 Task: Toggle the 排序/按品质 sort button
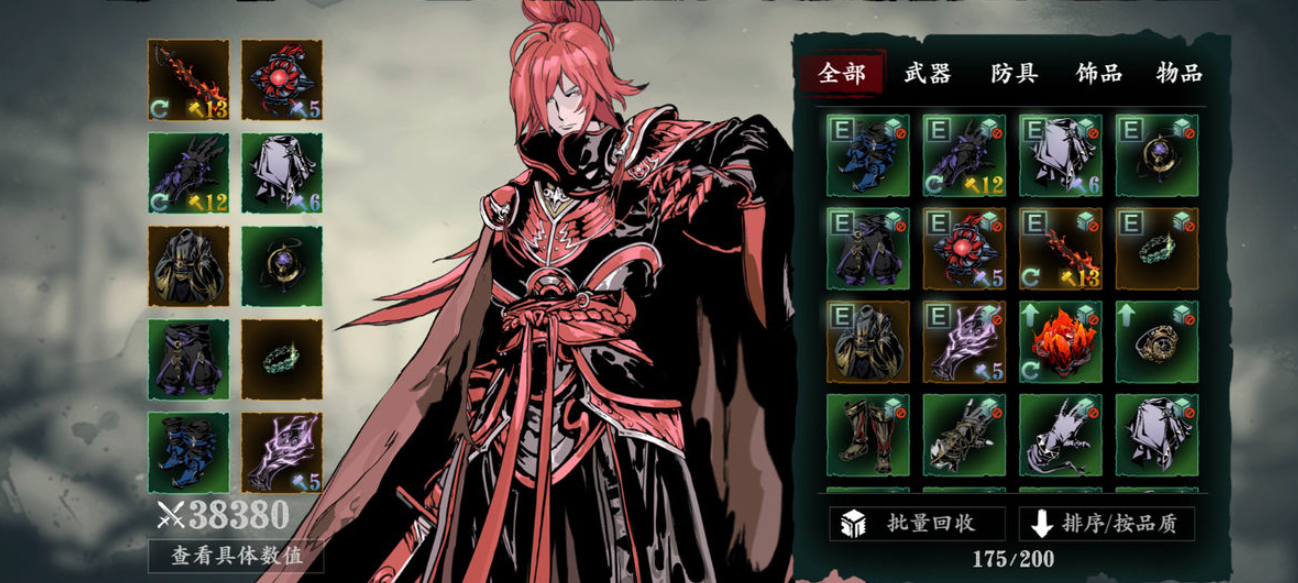1106,522
